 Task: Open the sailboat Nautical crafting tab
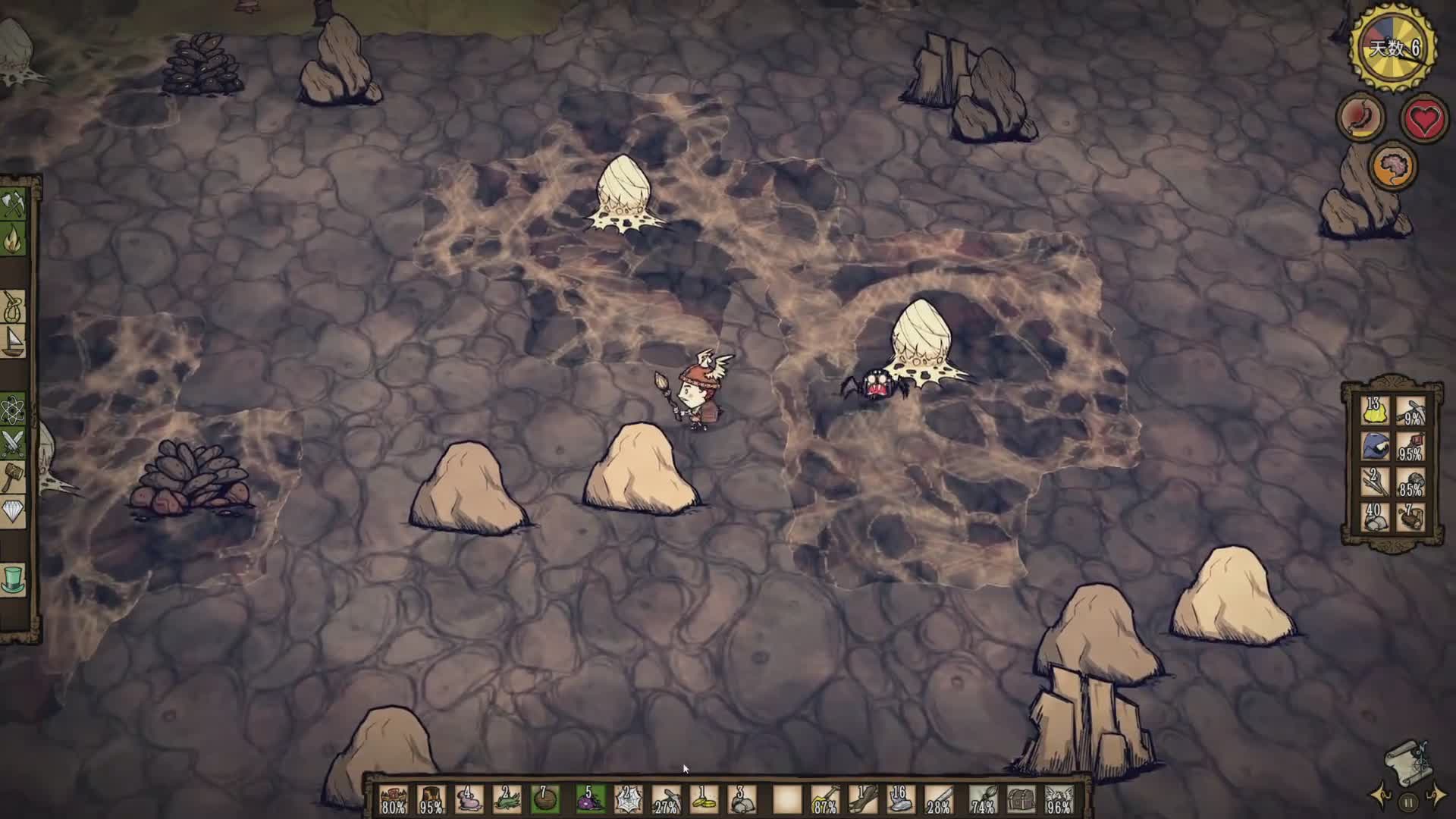click(x=14, y=340)
